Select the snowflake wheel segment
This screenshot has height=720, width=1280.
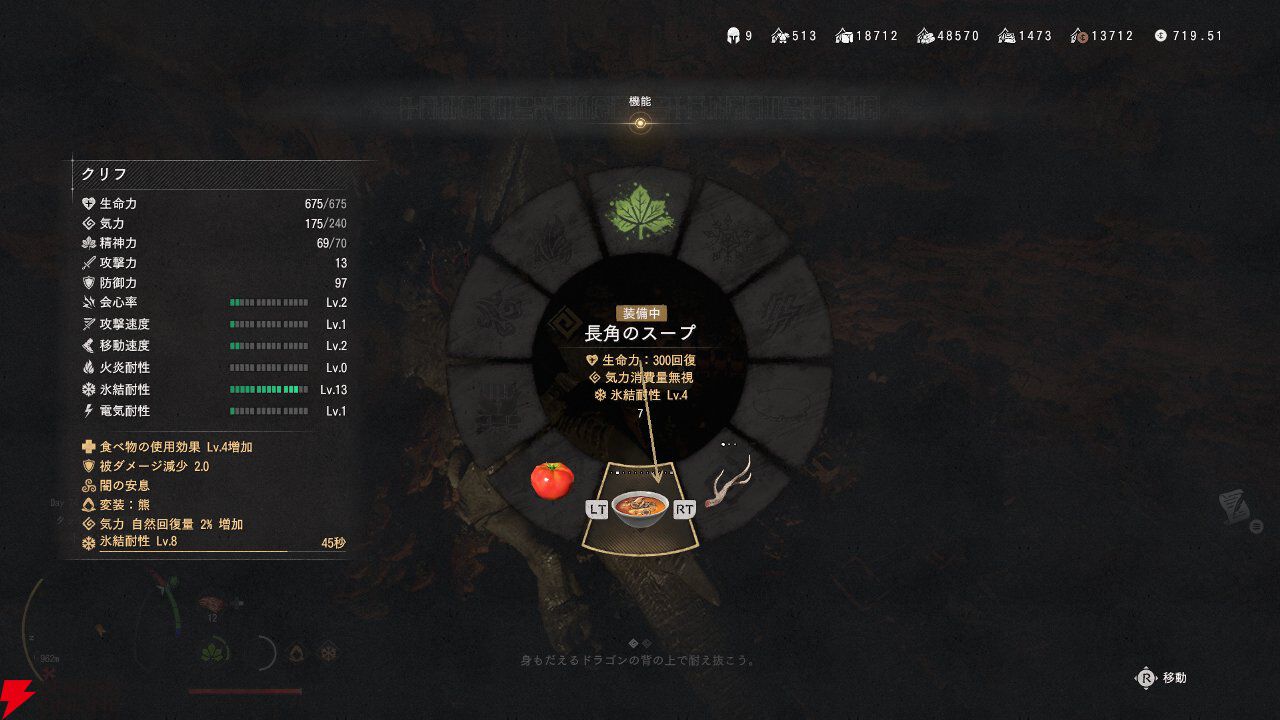coord(729,236)
